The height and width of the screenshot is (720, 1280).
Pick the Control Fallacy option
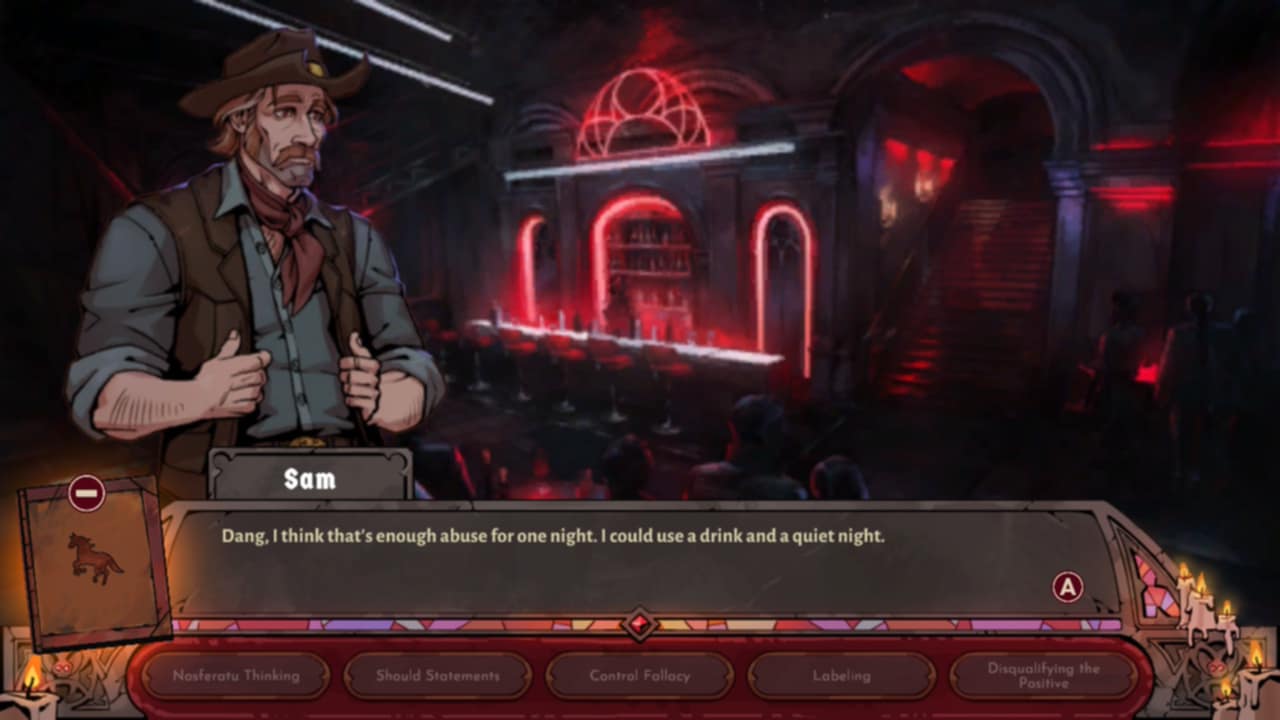click(640, 676)
